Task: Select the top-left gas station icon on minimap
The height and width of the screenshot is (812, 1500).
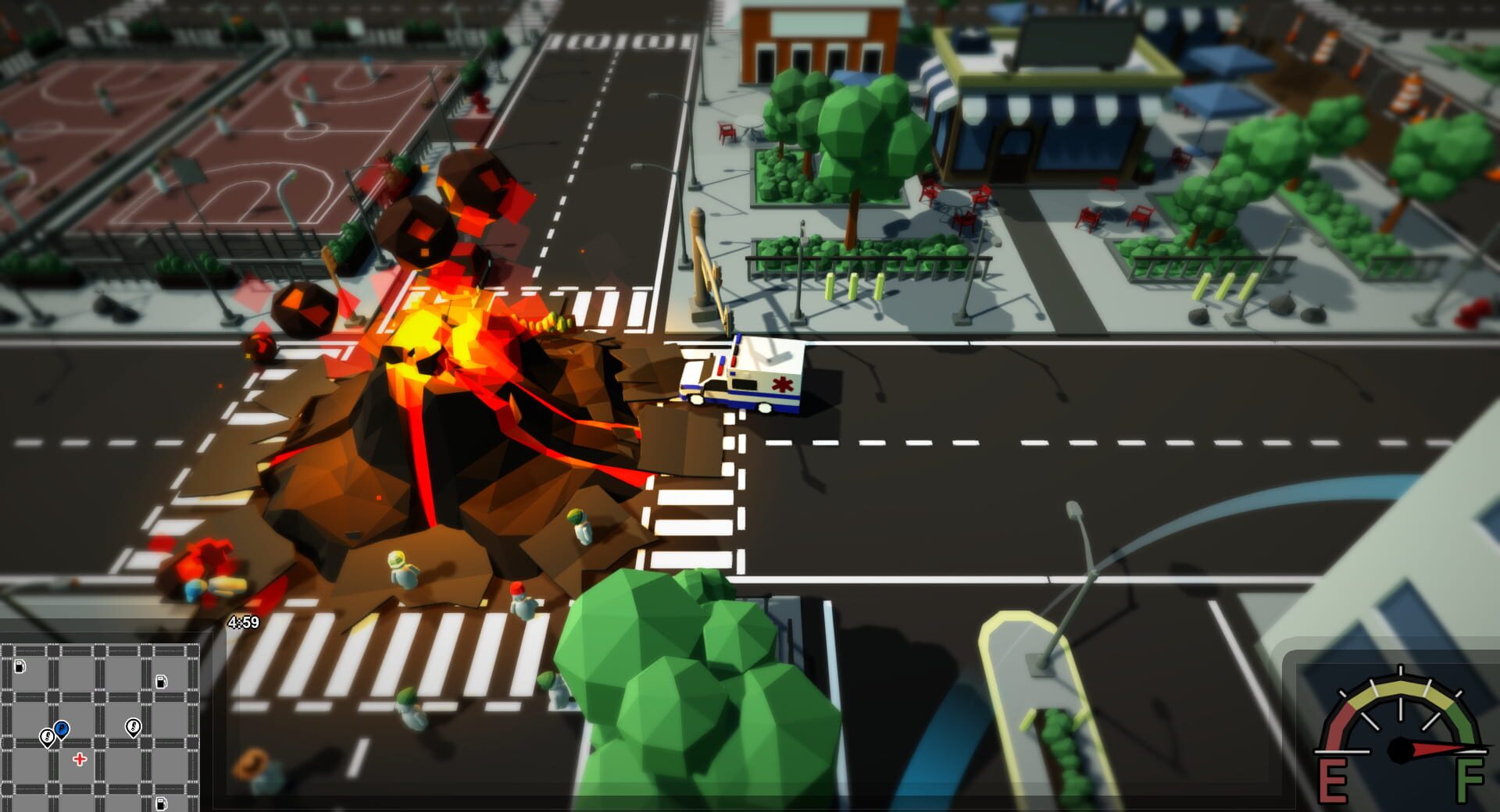Action: tap(20, 667)
